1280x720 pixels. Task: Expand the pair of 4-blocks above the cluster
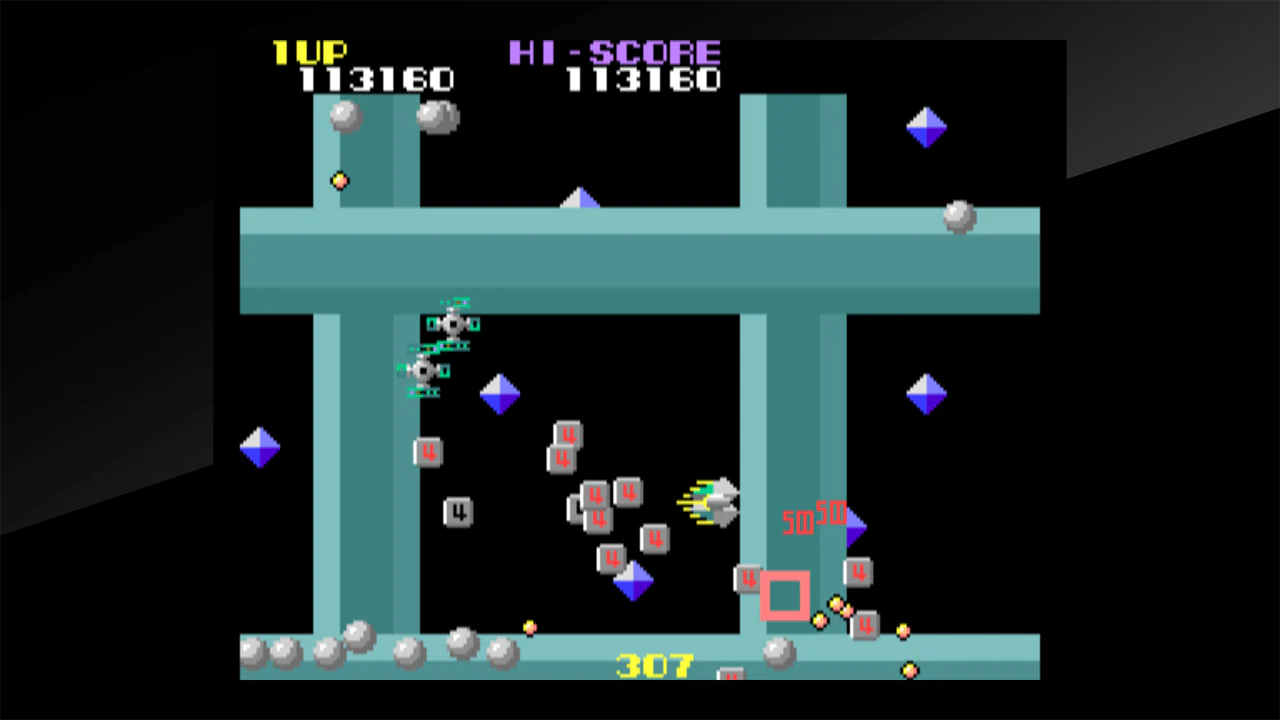(x=563, y=445)
